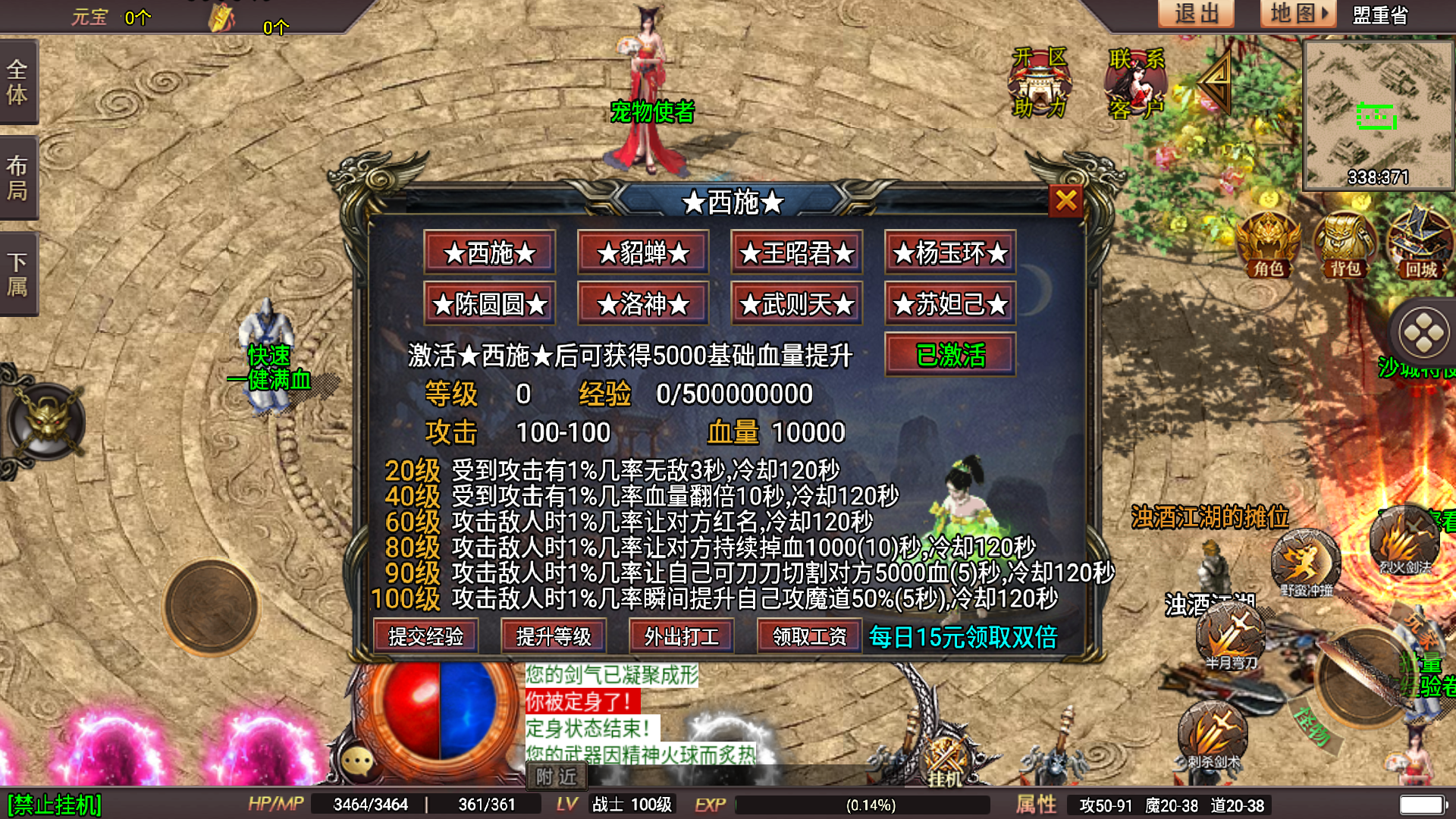The height and width of the screenshot is (819, 1456).
Task: Click the 已激活 activated status toggle
Action: (x=949, y=354)
